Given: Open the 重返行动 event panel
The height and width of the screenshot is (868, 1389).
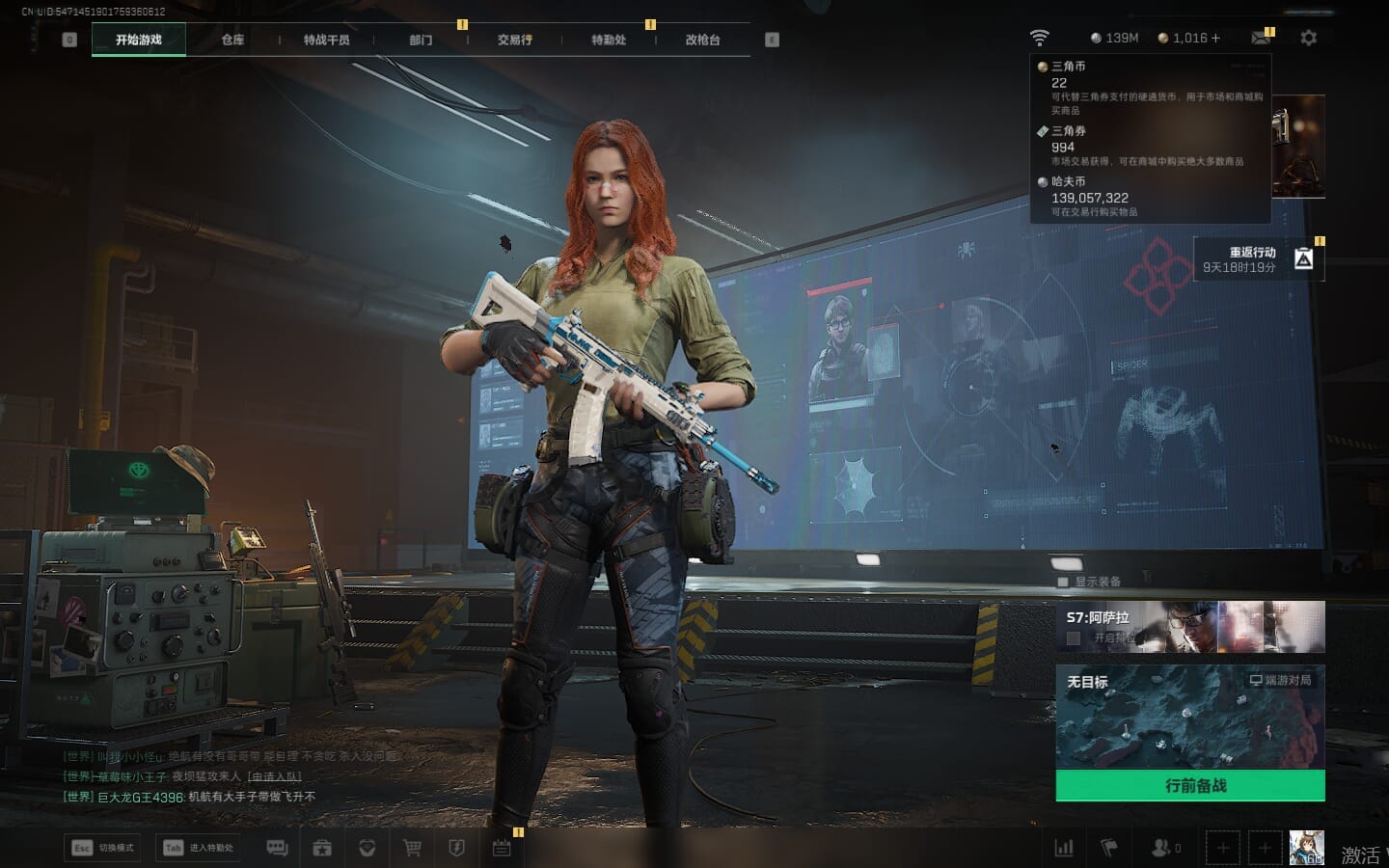Looking at the screenshot, I should pyautogui.click(x=1259, y=258).
